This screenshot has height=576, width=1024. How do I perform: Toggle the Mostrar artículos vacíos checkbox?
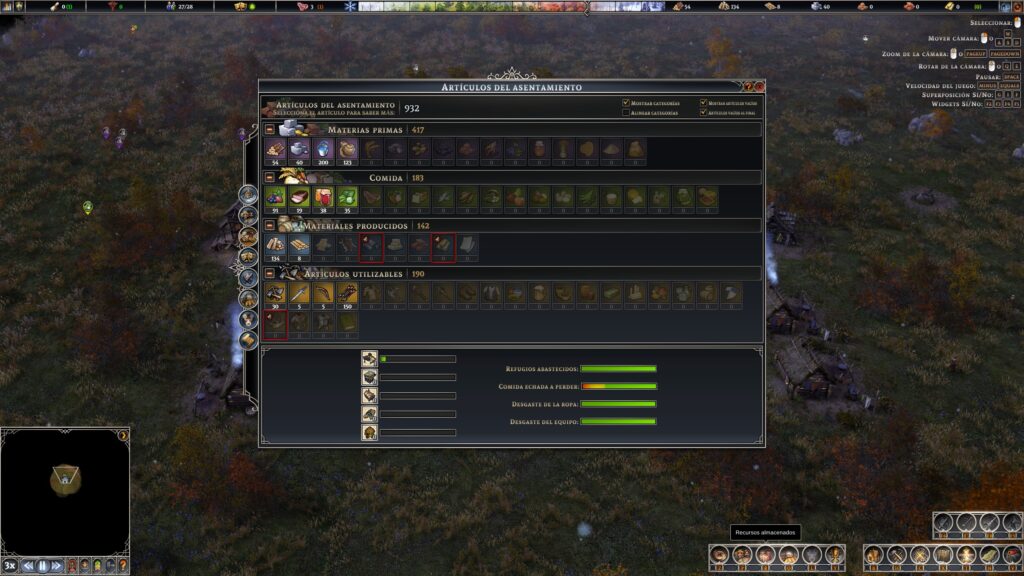[x=704, y=103]
